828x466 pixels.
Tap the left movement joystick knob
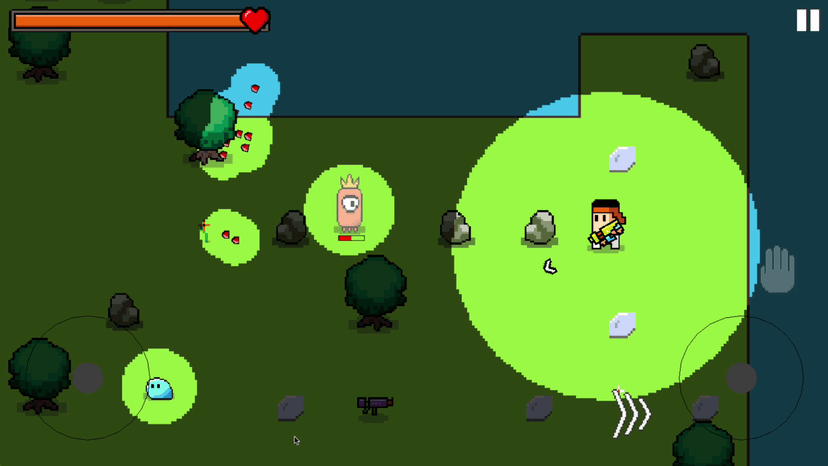tap(88, 378)
